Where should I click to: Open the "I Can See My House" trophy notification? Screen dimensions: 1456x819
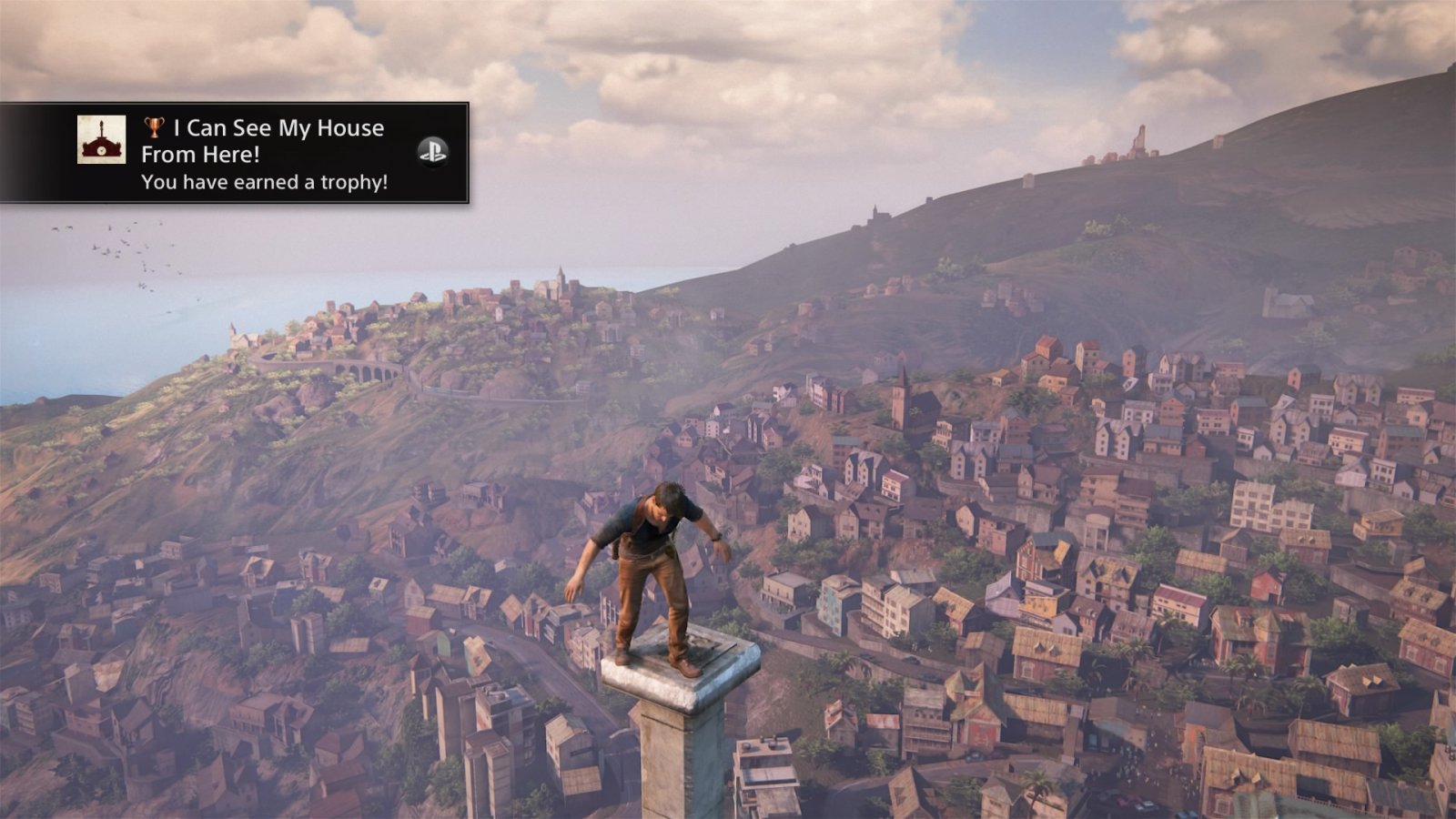tap(264, 154)
